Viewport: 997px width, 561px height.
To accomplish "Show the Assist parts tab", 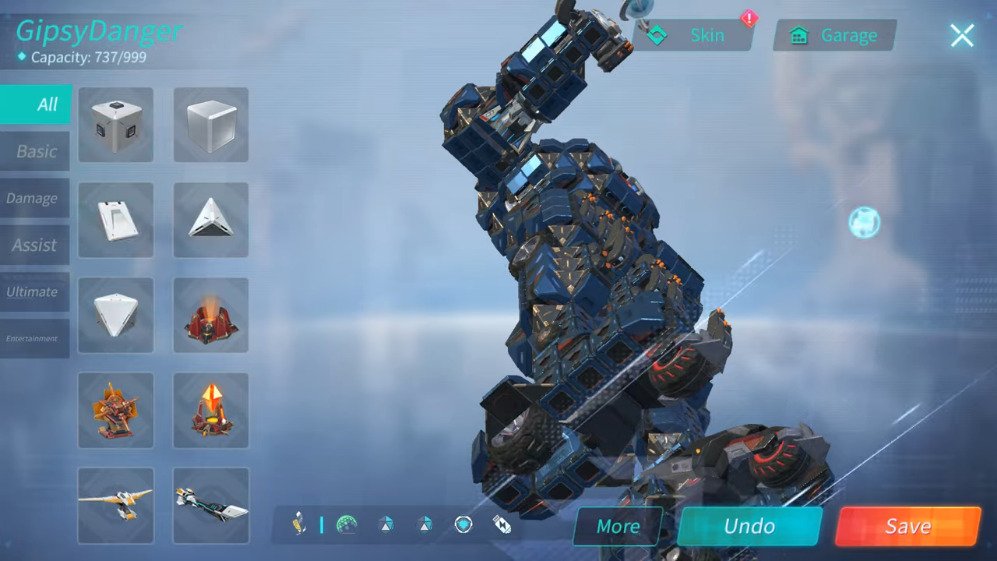I will click(35, 245).
